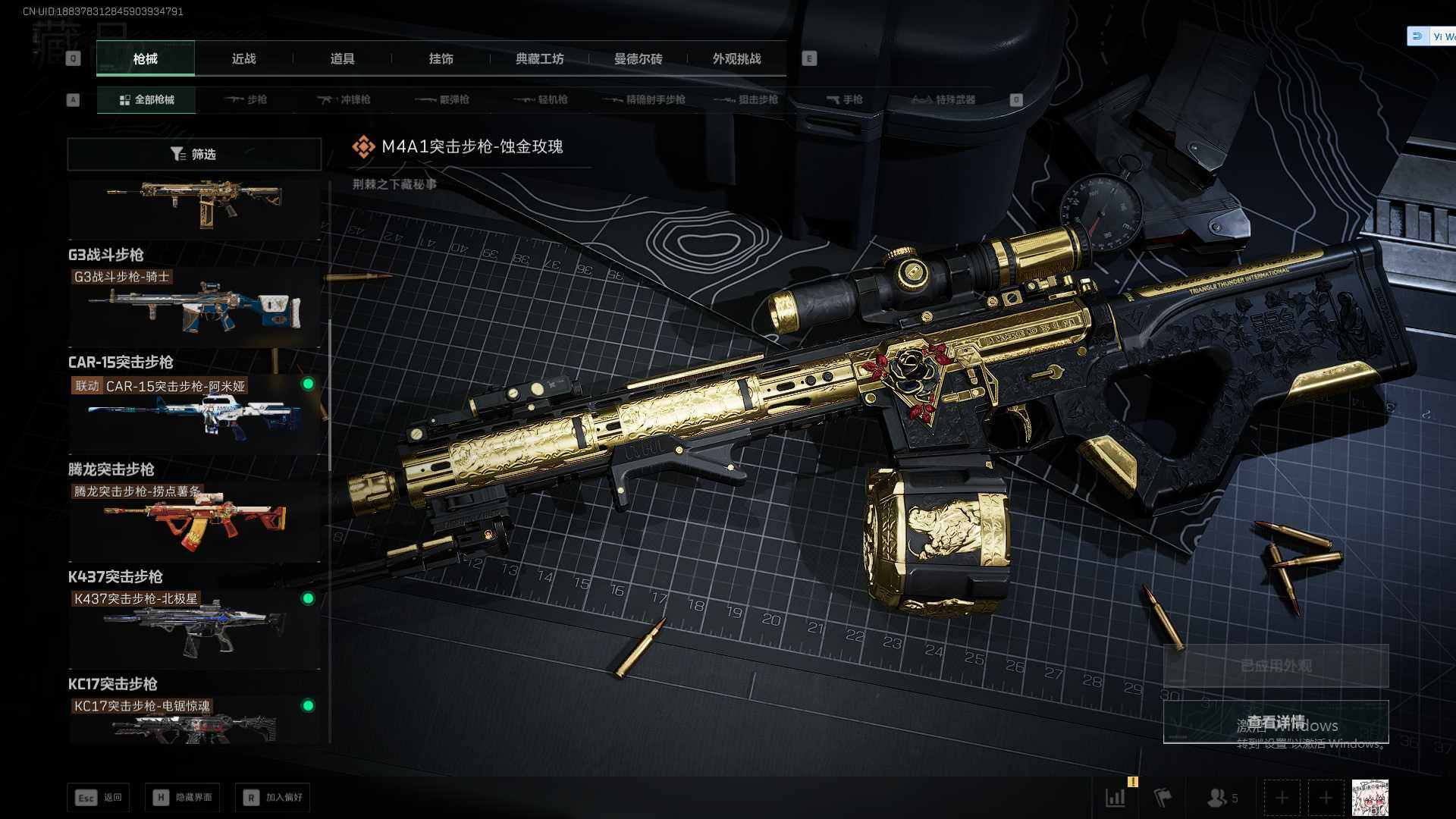Open the 道具 items tab
Screen dimensions: 1456x819
[x=342, y=58]
